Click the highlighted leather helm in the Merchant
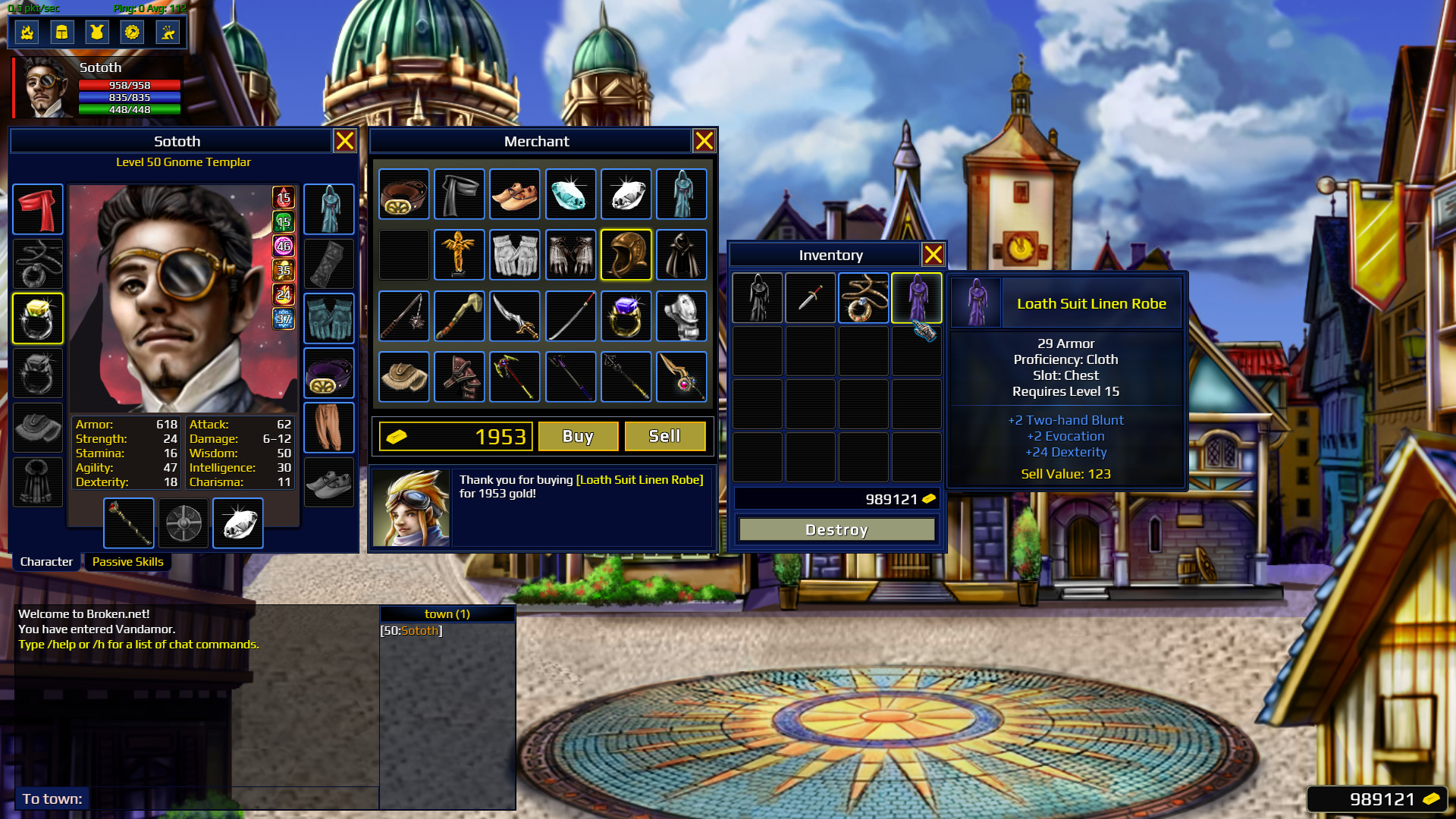 [626, 255]
